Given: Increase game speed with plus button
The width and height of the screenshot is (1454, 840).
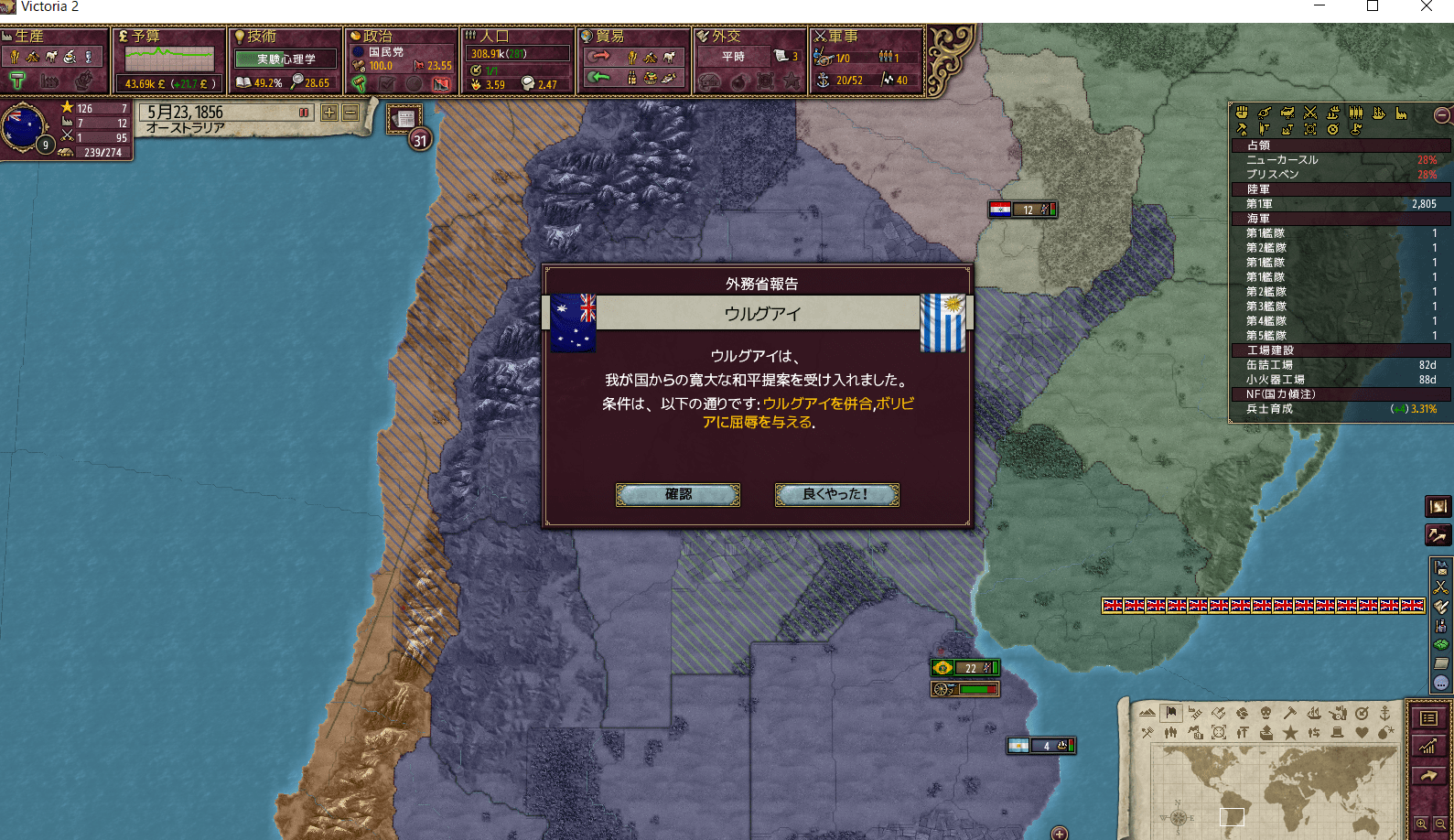Looking at the screenshot, I should [328, 113].
